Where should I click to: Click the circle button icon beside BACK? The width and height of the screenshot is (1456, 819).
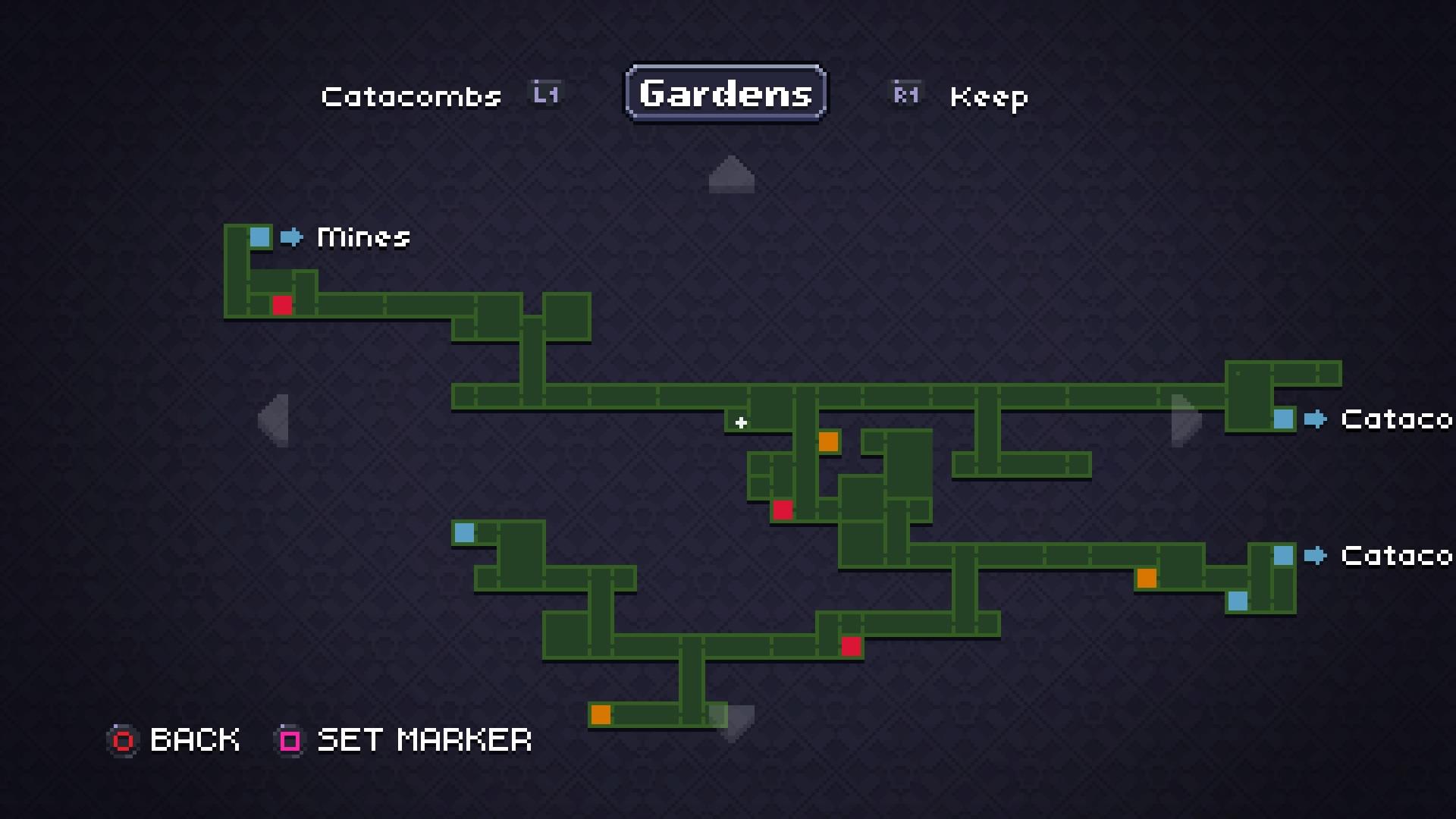(x=123, y=740)
